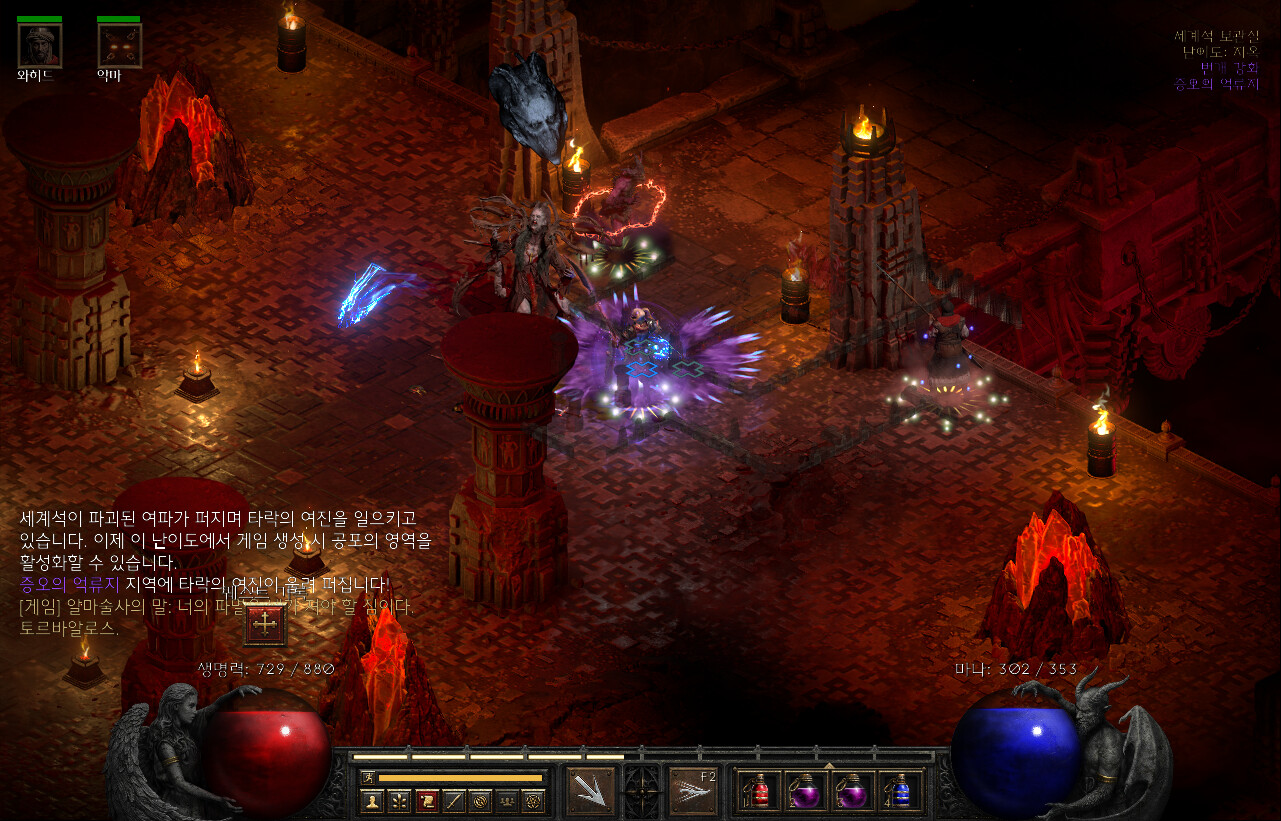Viewport: 1281px width, 821px height.
Task: Open the character sheet from the mini panel
Action: coord(372,801)
